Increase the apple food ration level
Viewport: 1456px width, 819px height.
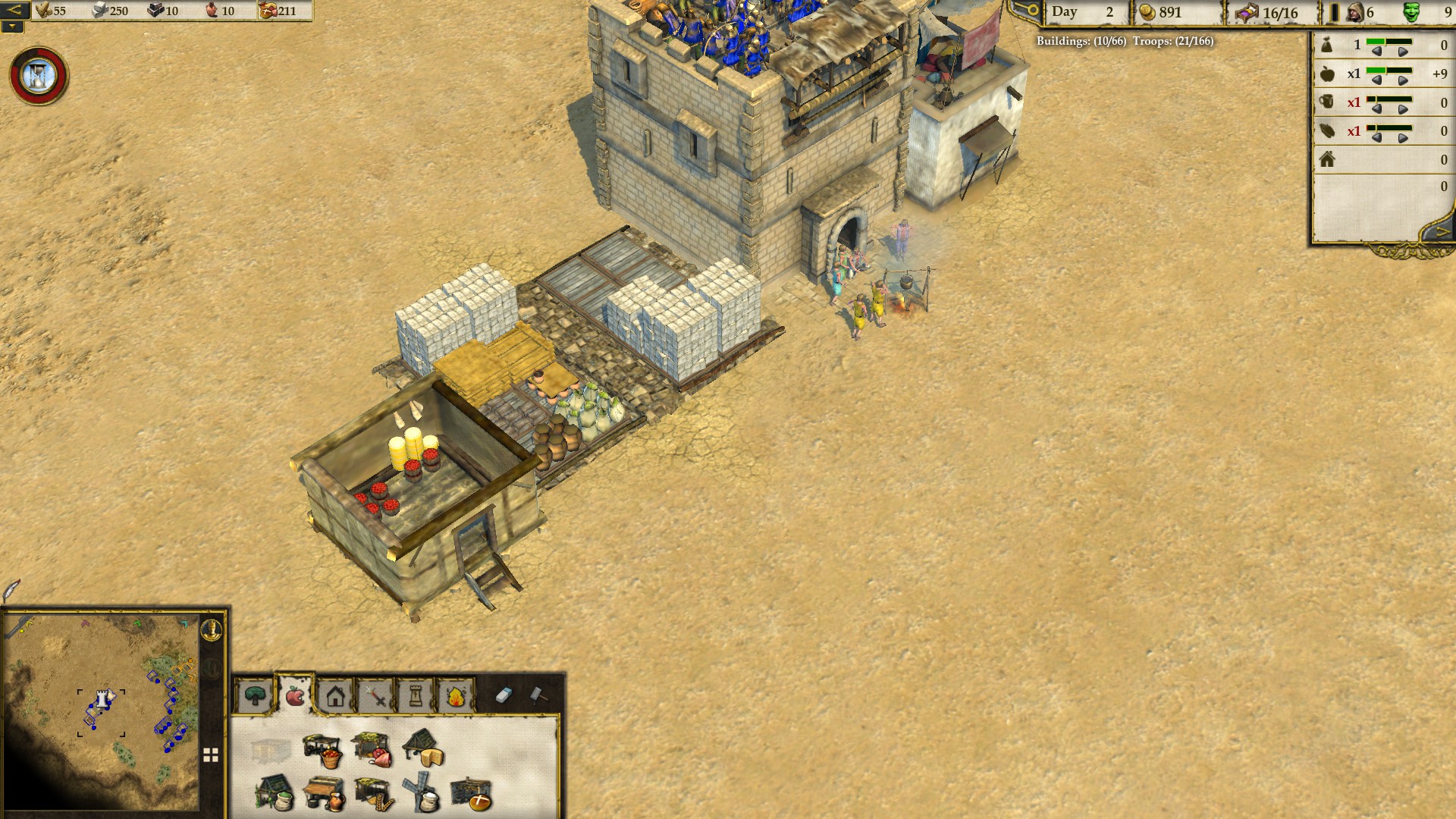click(x=1403, y=81)
